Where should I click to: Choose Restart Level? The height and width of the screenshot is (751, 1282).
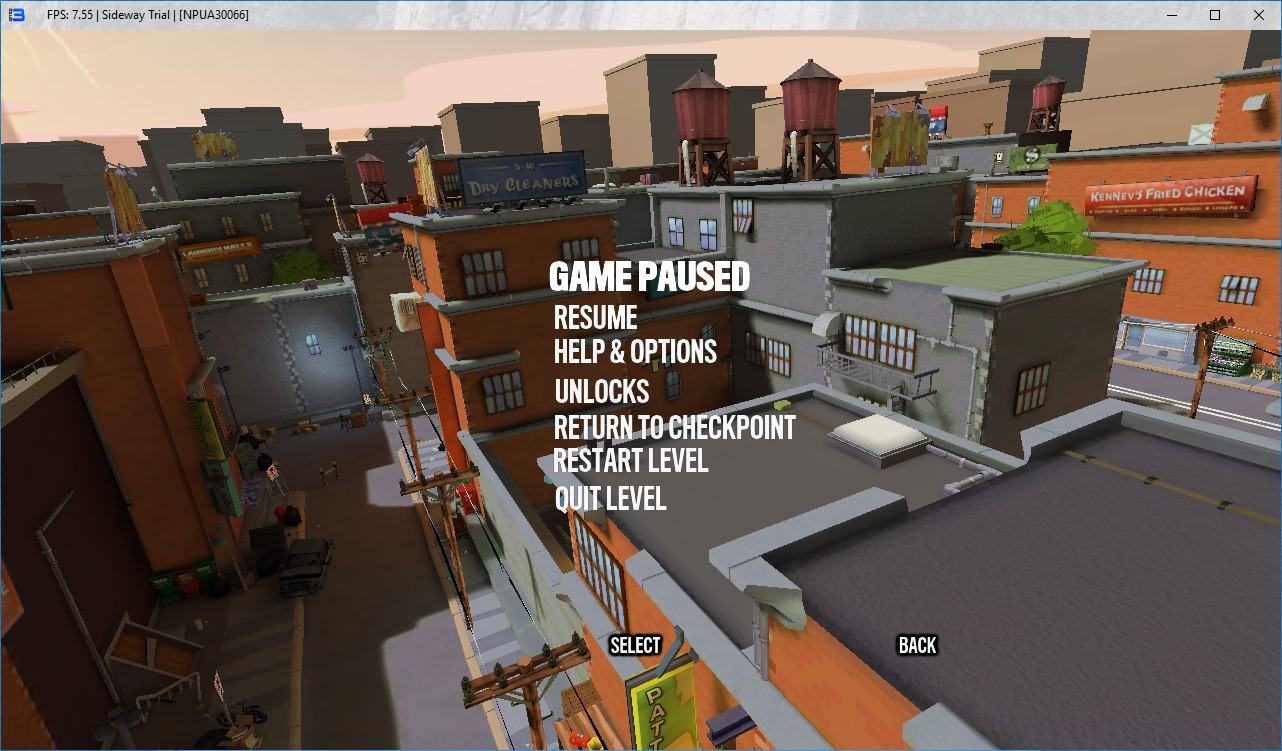(630, 461)
